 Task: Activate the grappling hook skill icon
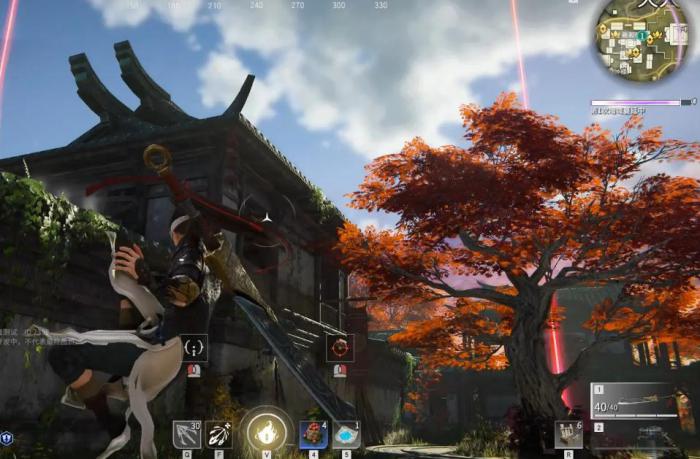click(185, 434)
